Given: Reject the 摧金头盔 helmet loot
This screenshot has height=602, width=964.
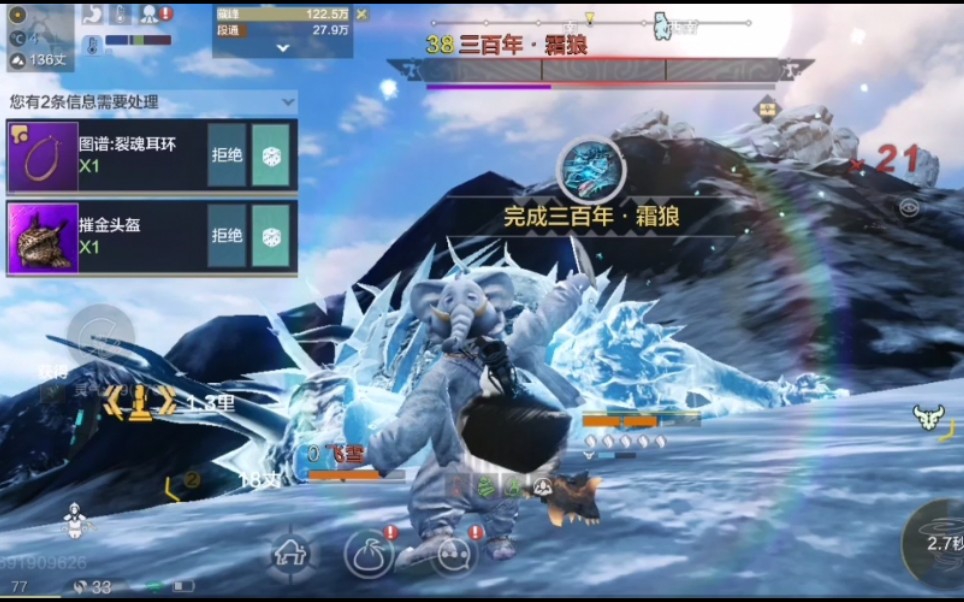Looking at the screenshot, I should [227, 236].
